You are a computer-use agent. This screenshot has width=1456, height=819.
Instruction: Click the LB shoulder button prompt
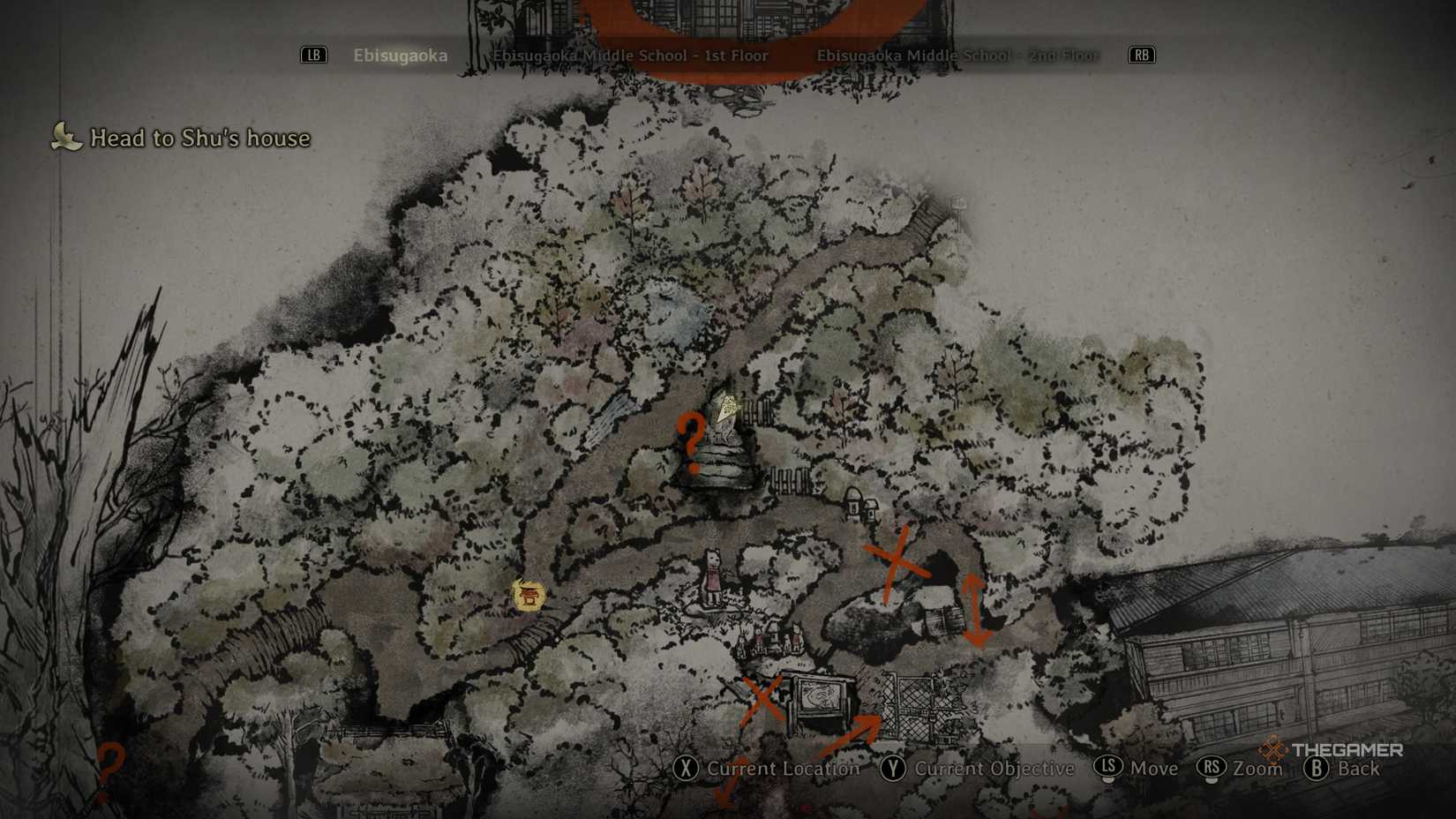[313, 55]
